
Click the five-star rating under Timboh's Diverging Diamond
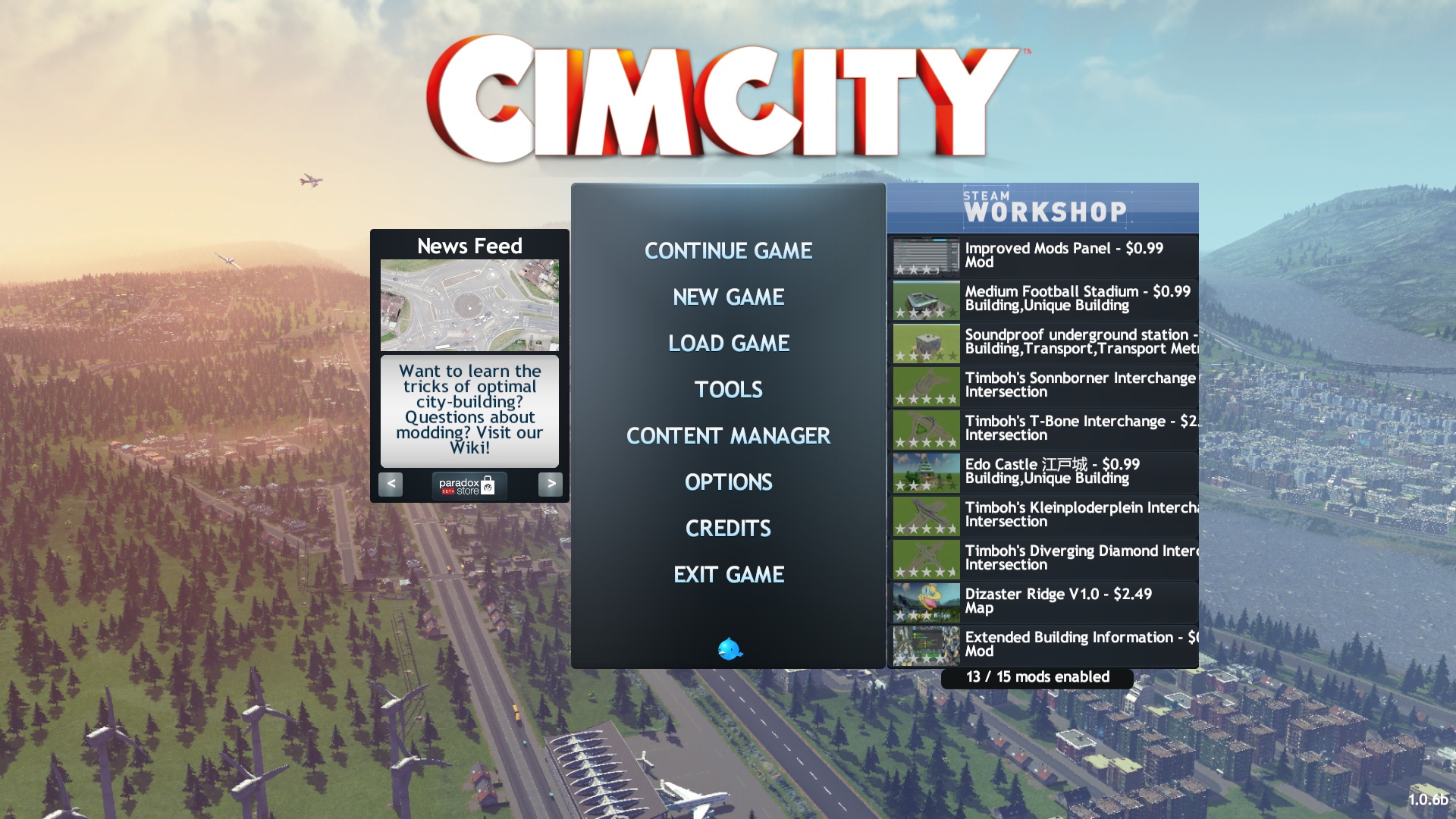(926, 573)
